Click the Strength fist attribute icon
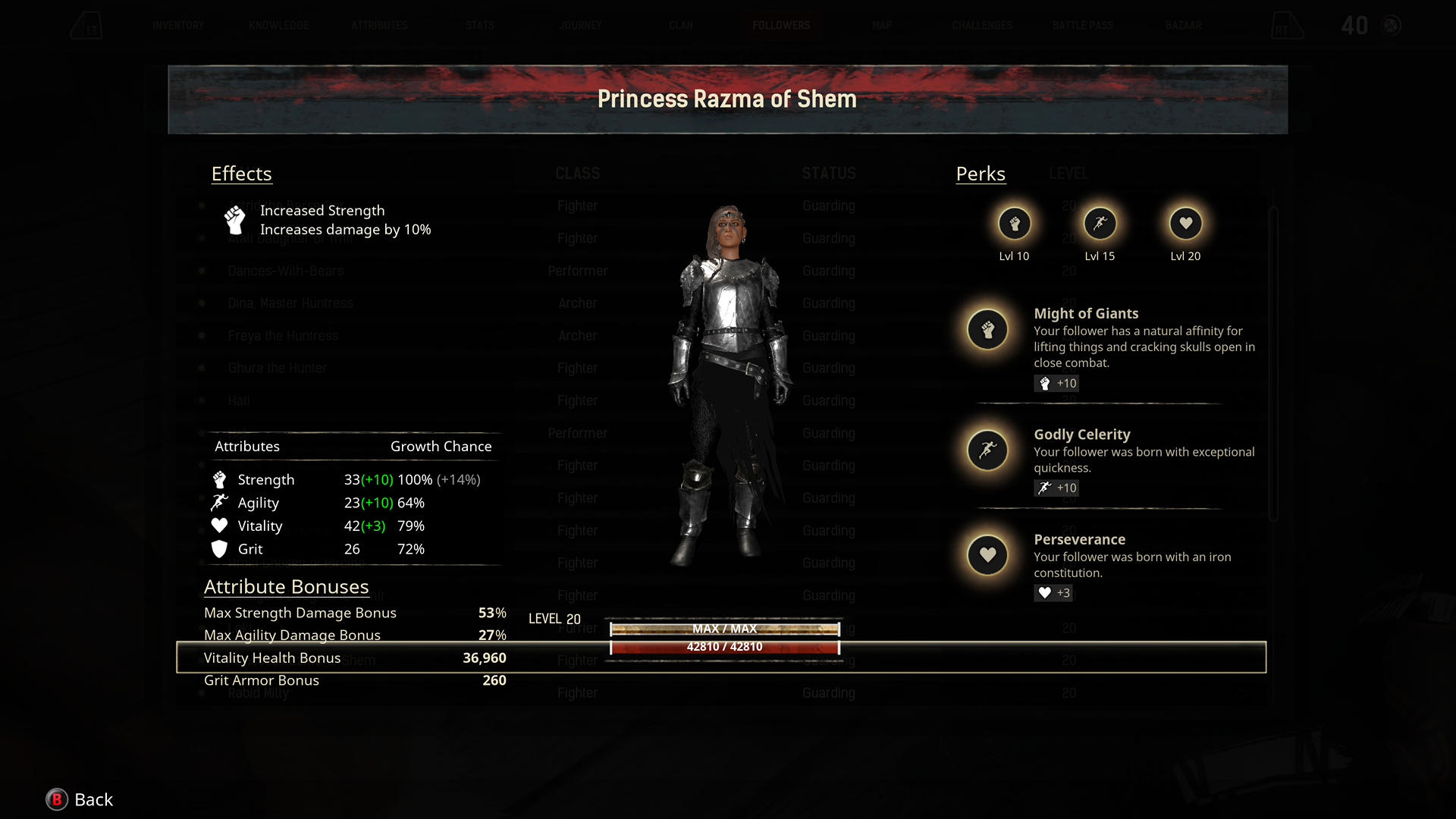Screen dimensions: 1456x819 coord(220,479)
